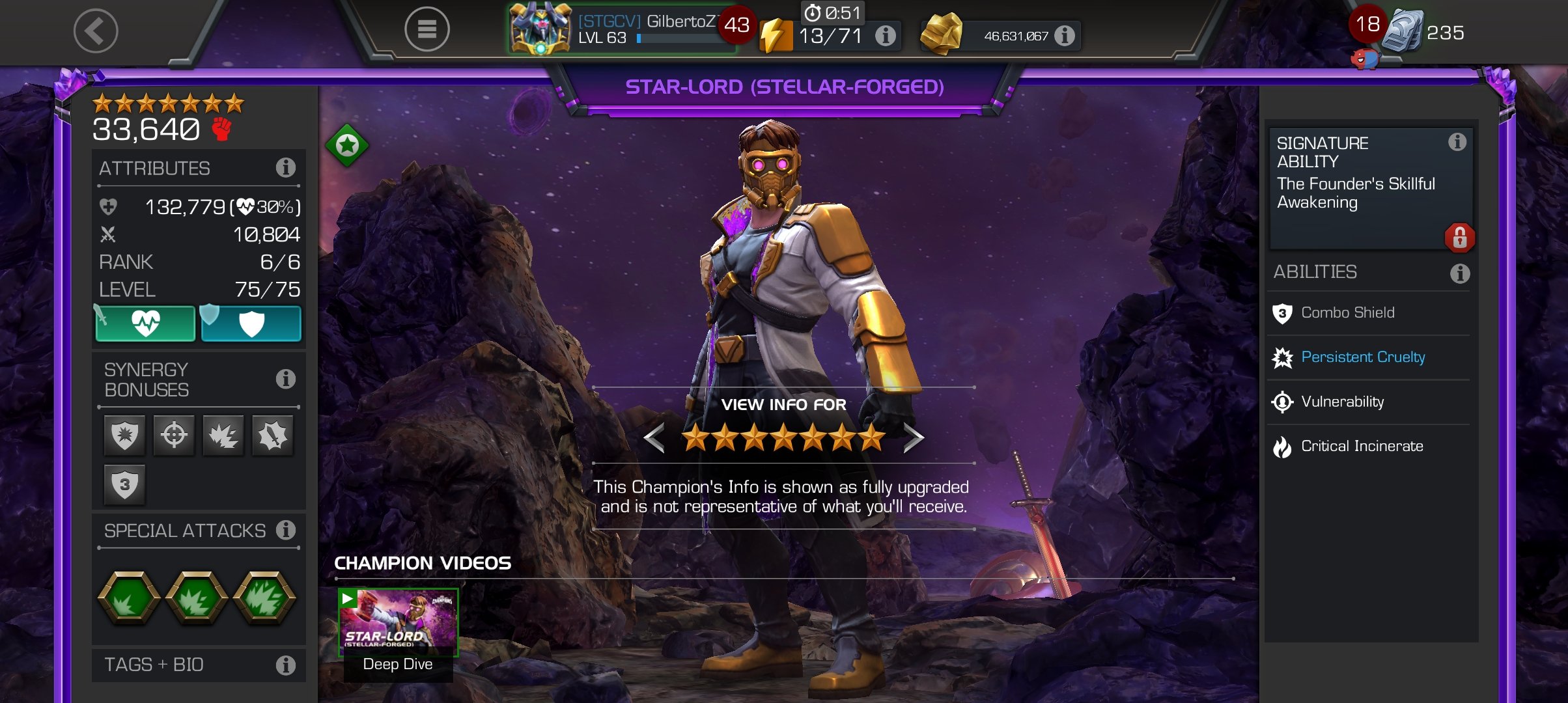1568x703 pixels.
Task: Open Tags + Bio panel
Action: tap(198, 665)
